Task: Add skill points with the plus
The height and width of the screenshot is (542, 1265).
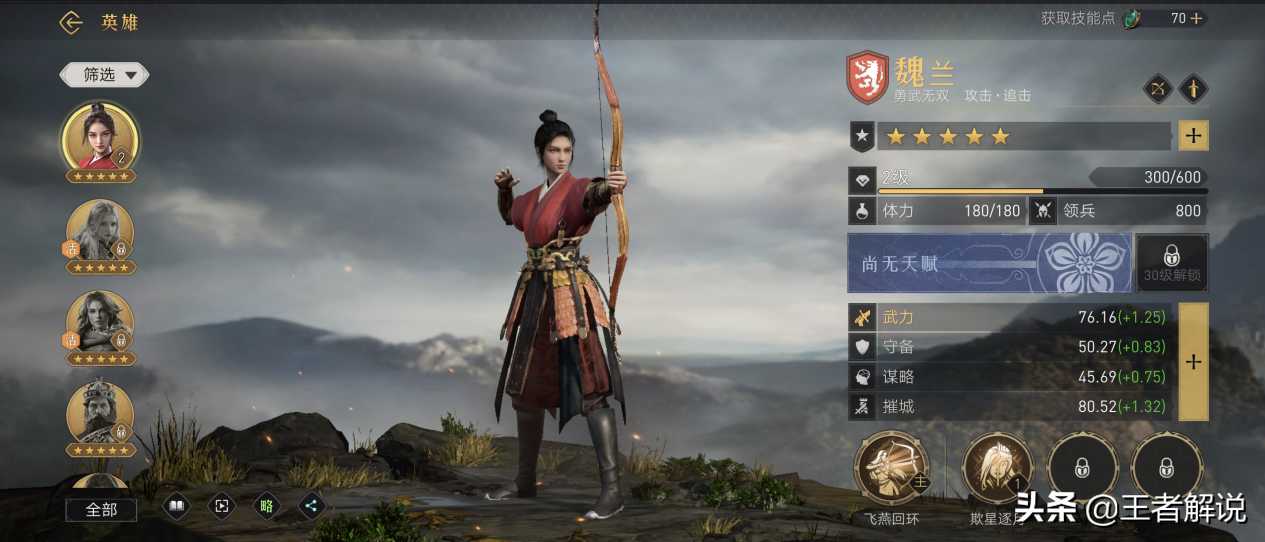Action: [1196, 18]
